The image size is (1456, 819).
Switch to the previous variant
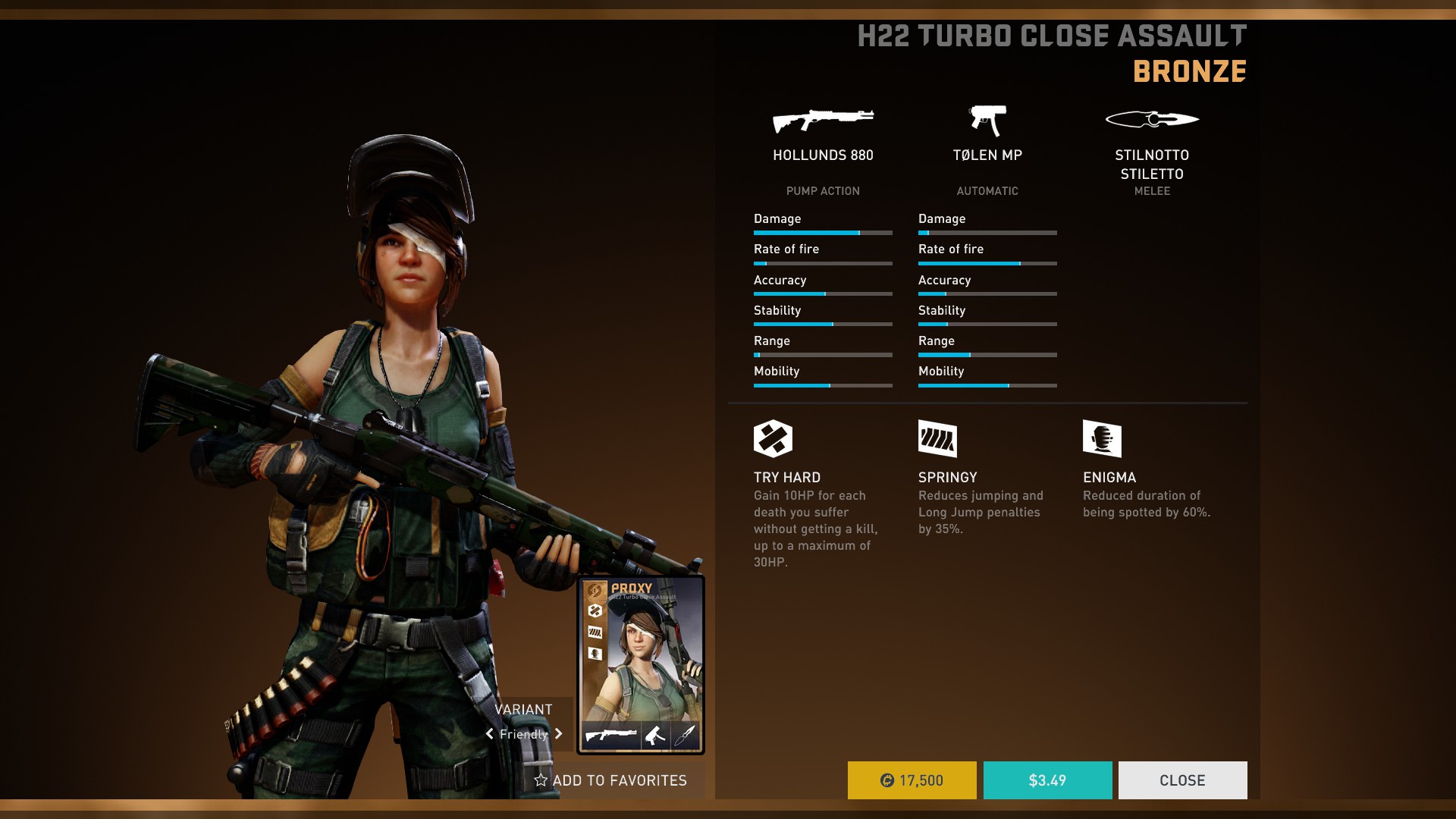(x=490, y=734)
